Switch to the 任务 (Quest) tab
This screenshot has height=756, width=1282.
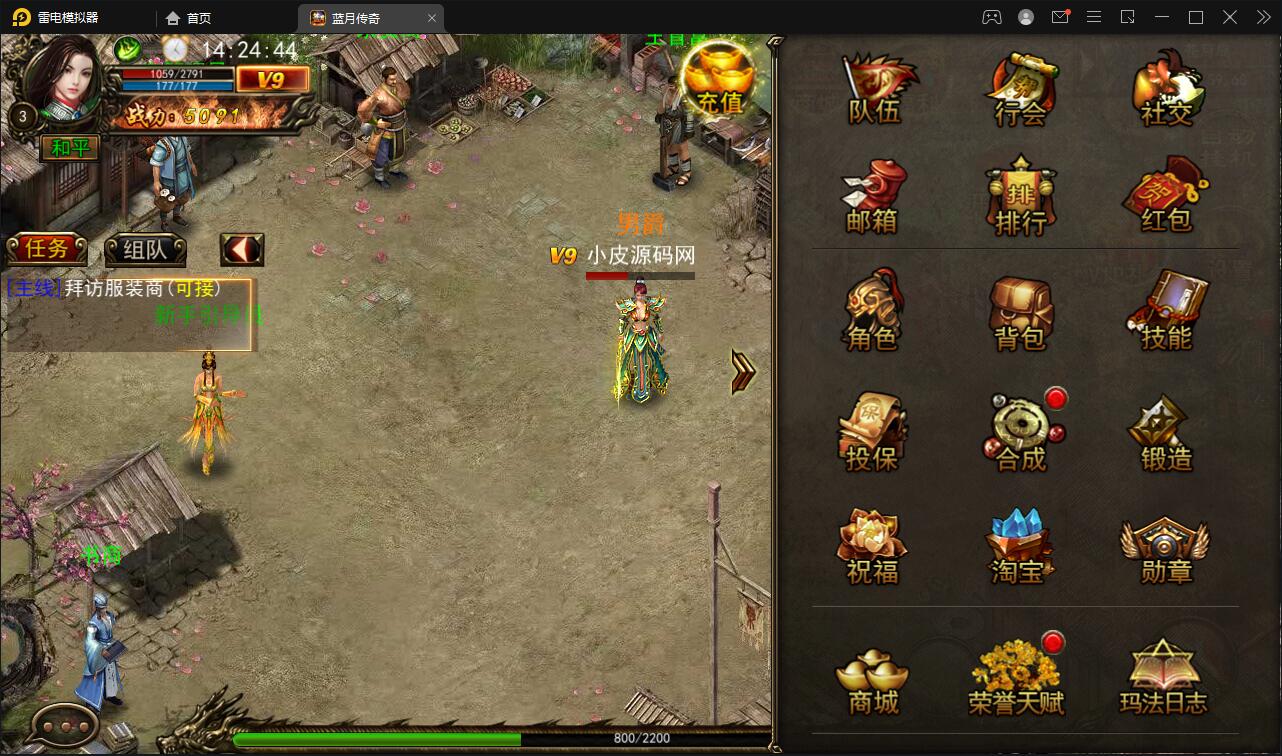[46, 248]
